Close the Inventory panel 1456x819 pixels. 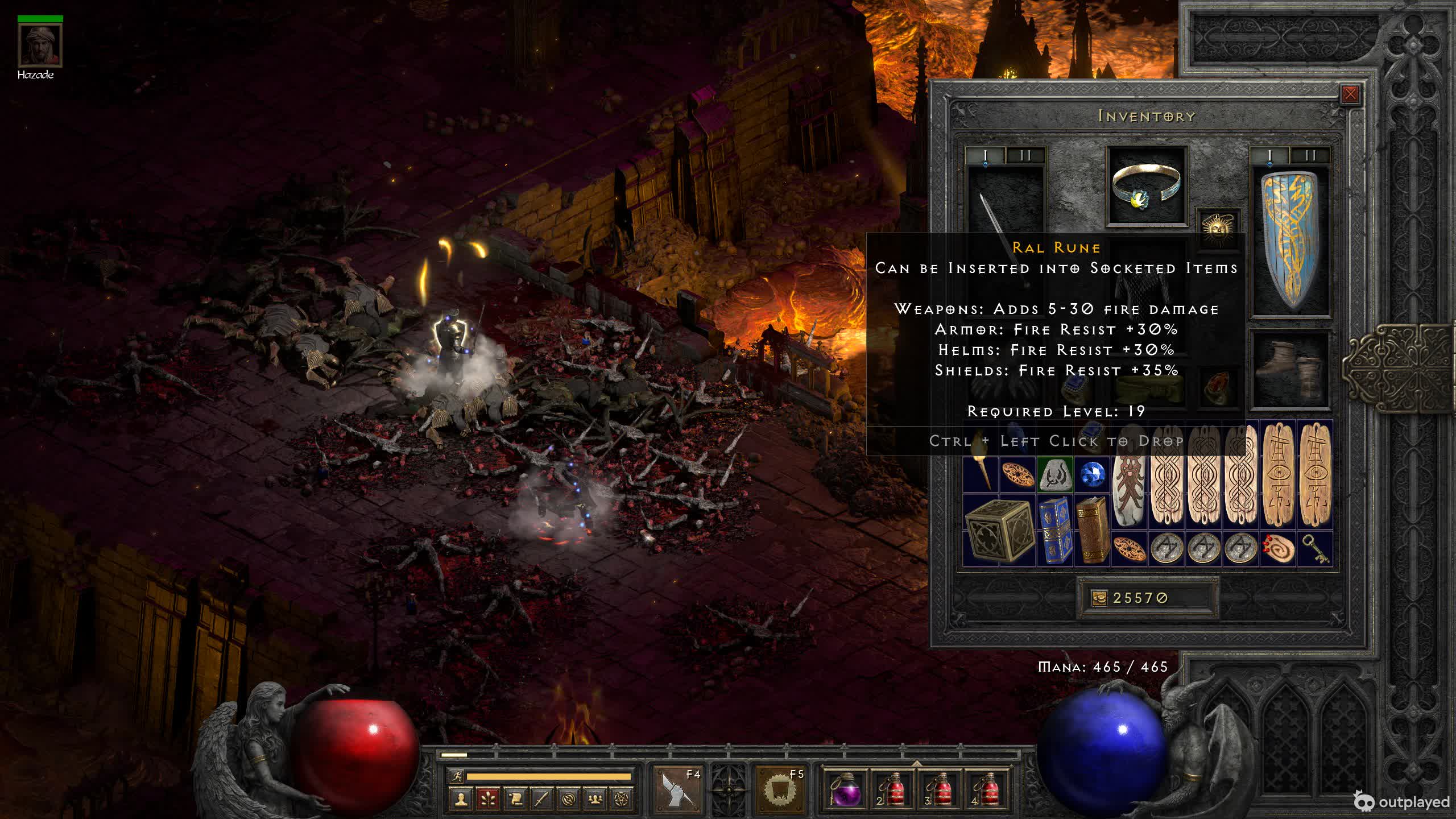[1350, 94]
